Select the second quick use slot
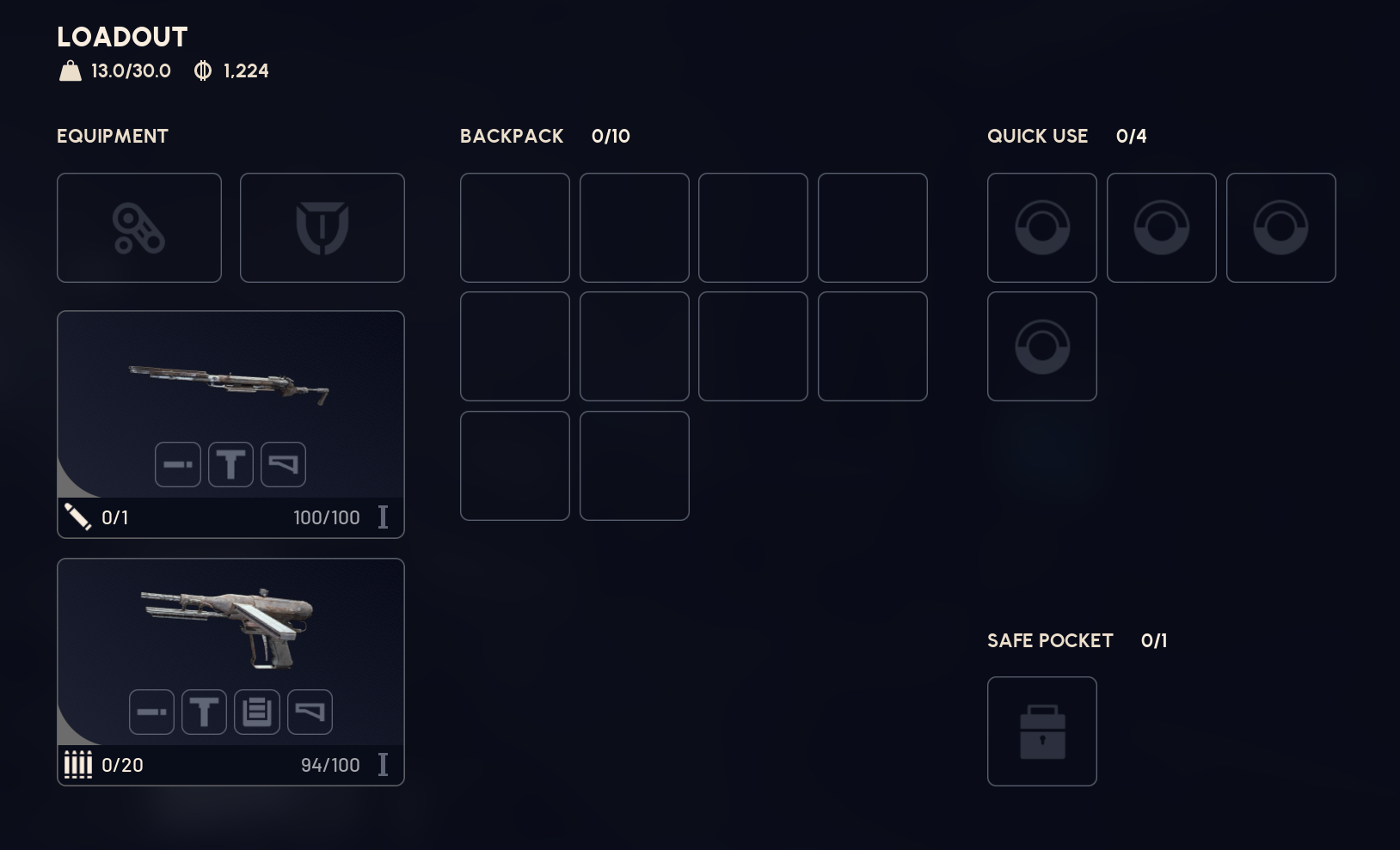1400x850 pixels. point(1162,227)
